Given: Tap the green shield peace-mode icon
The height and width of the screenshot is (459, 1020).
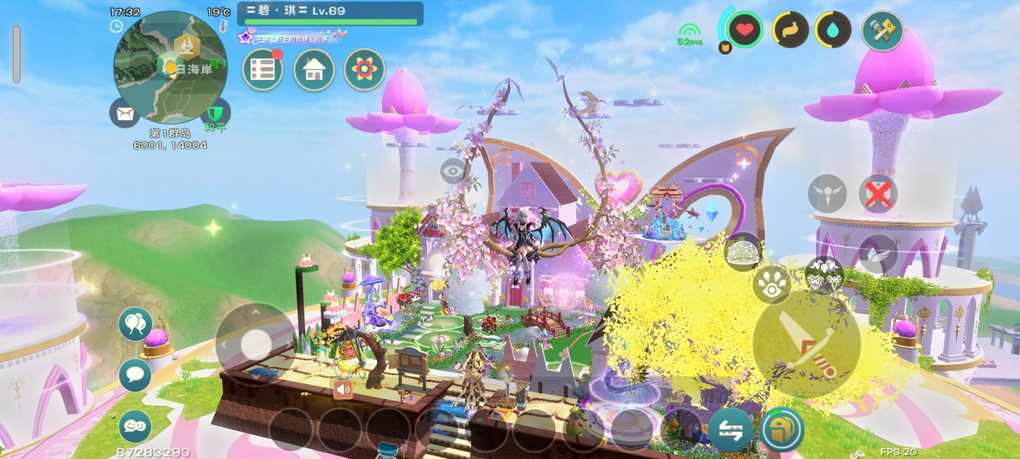Looking at the screenshot, I should [215, 113].
